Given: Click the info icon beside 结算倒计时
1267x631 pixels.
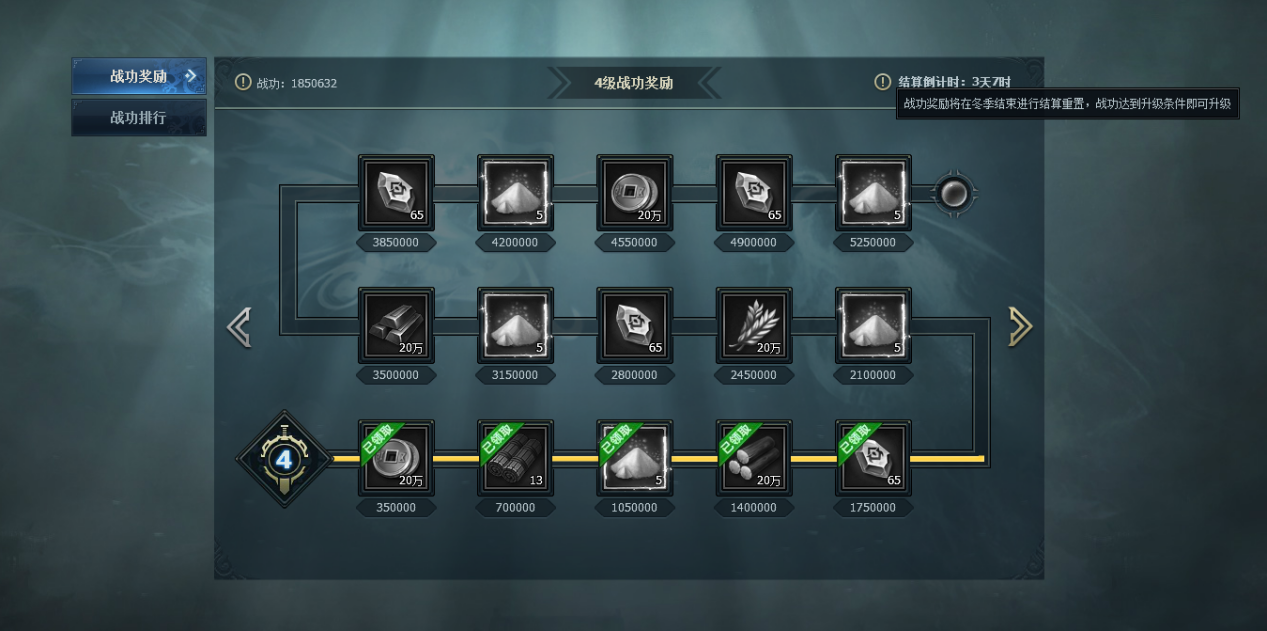Looking at the screenshot, I should click(x=882, y=82).
